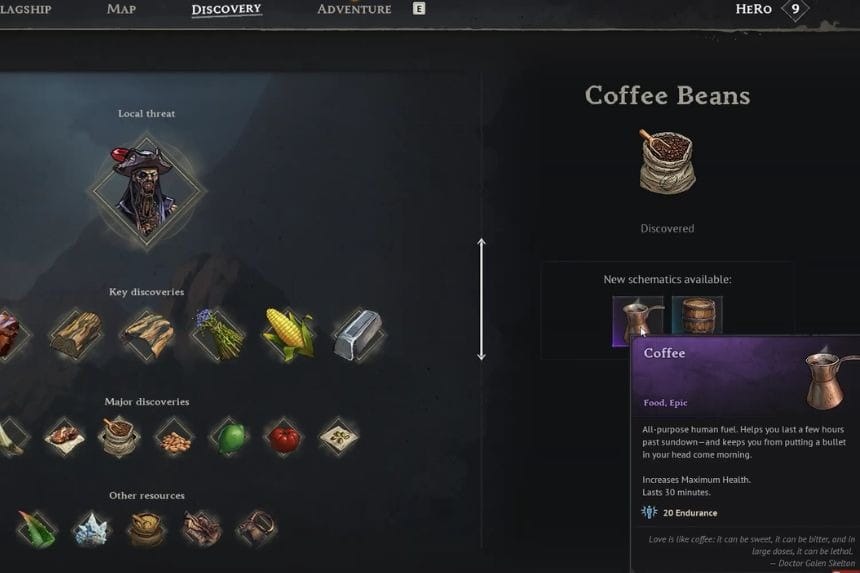Screen dimensions: 860x573
Task: Select the coffee beans sack discovery
Action: click(x=119, y=437)
